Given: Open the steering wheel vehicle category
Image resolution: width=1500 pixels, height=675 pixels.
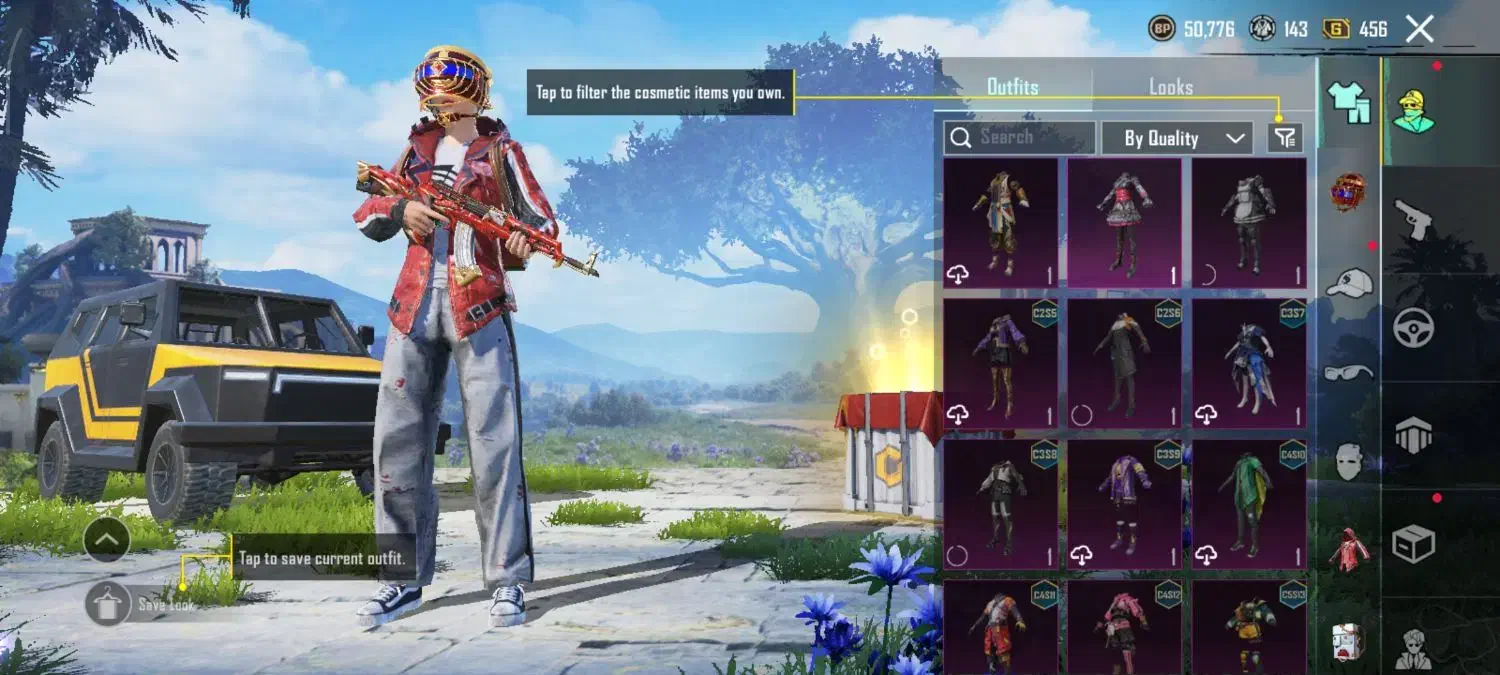Looking at the screenshot, I should point(1413,327).
